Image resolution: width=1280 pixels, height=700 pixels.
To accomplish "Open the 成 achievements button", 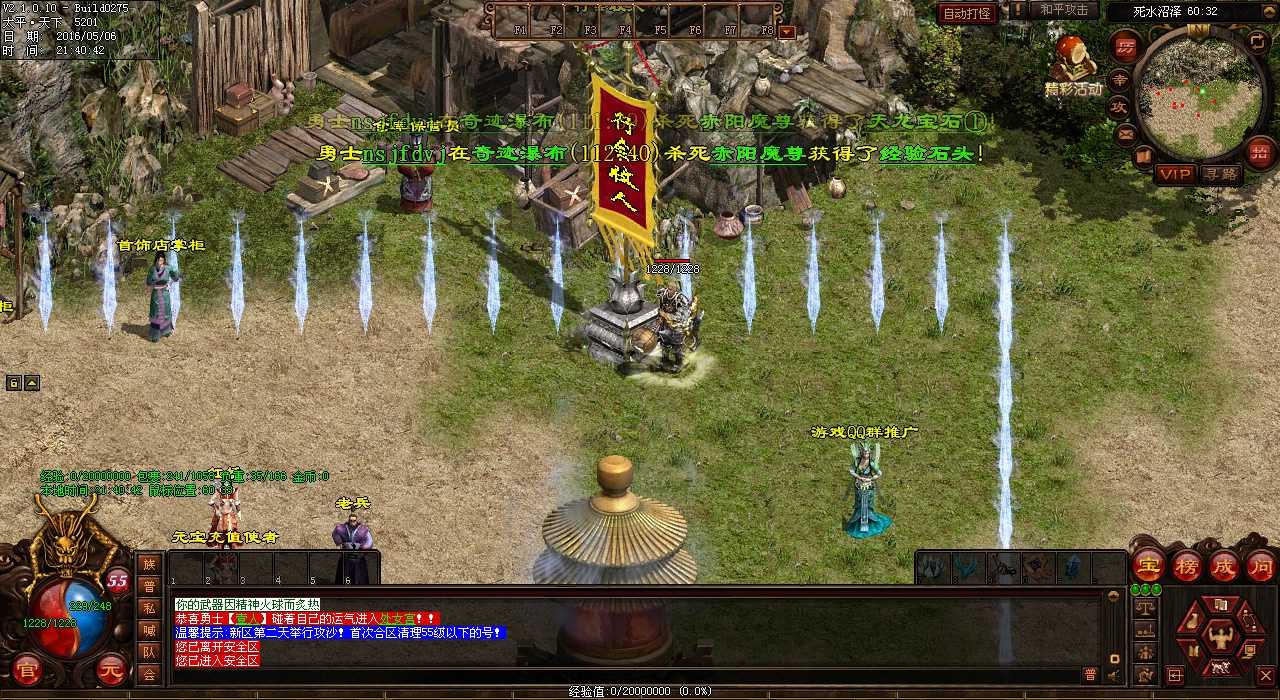I will pyautogui.click(x=1224, y=565).
